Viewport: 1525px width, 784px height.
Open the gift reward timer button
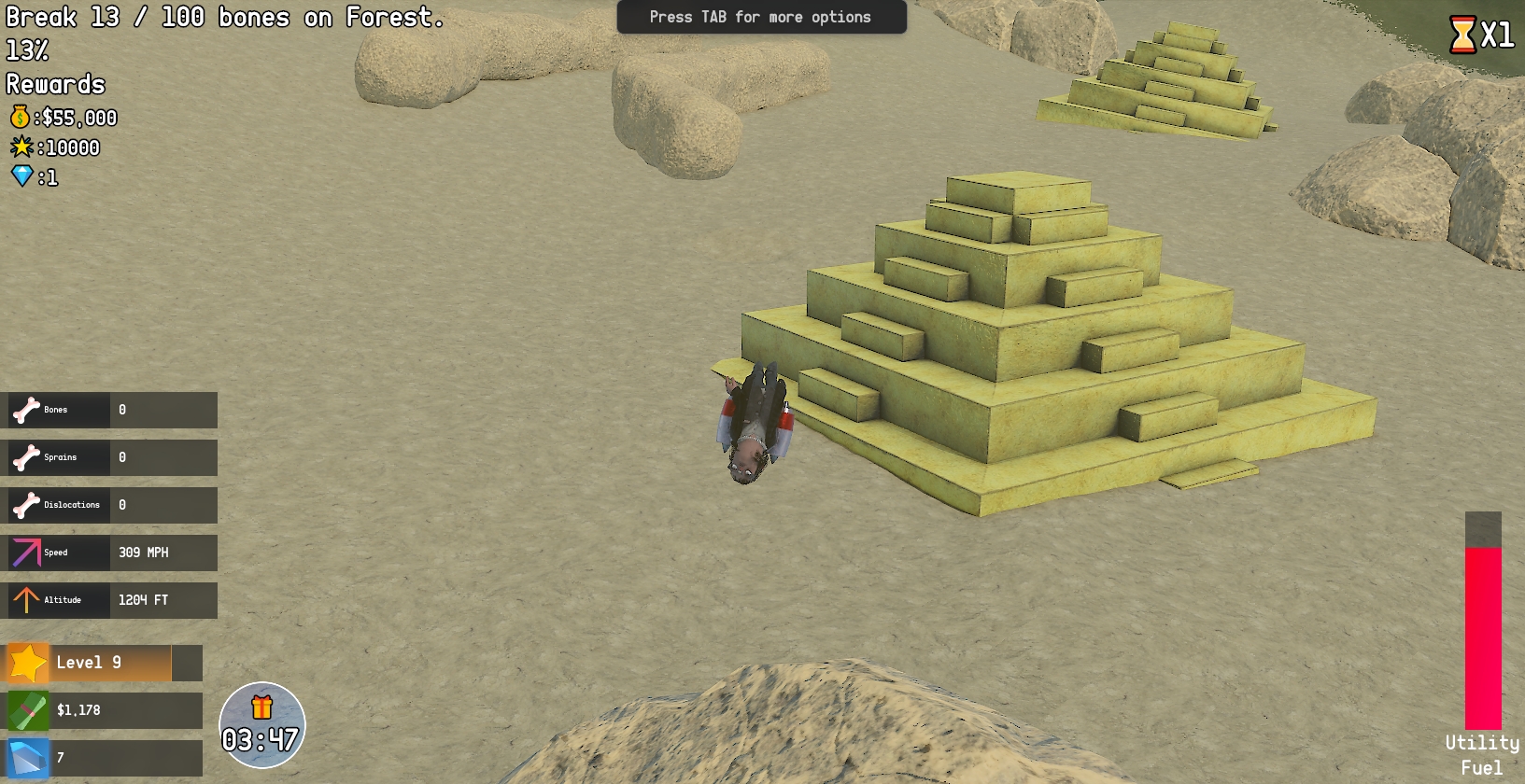point(261,725)
